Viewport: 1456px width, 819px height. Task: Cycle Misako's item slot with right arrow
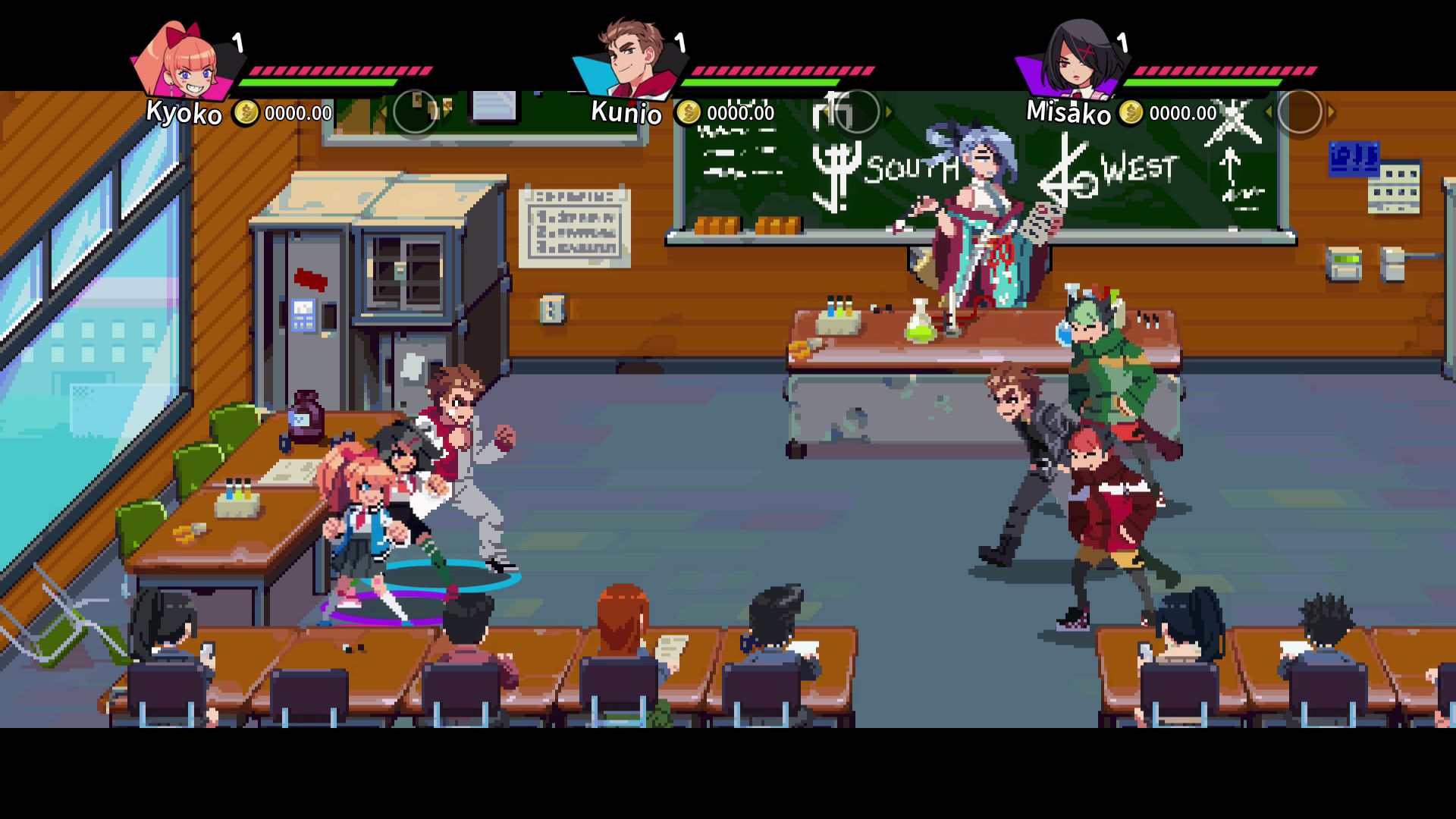coord(1331,112)
